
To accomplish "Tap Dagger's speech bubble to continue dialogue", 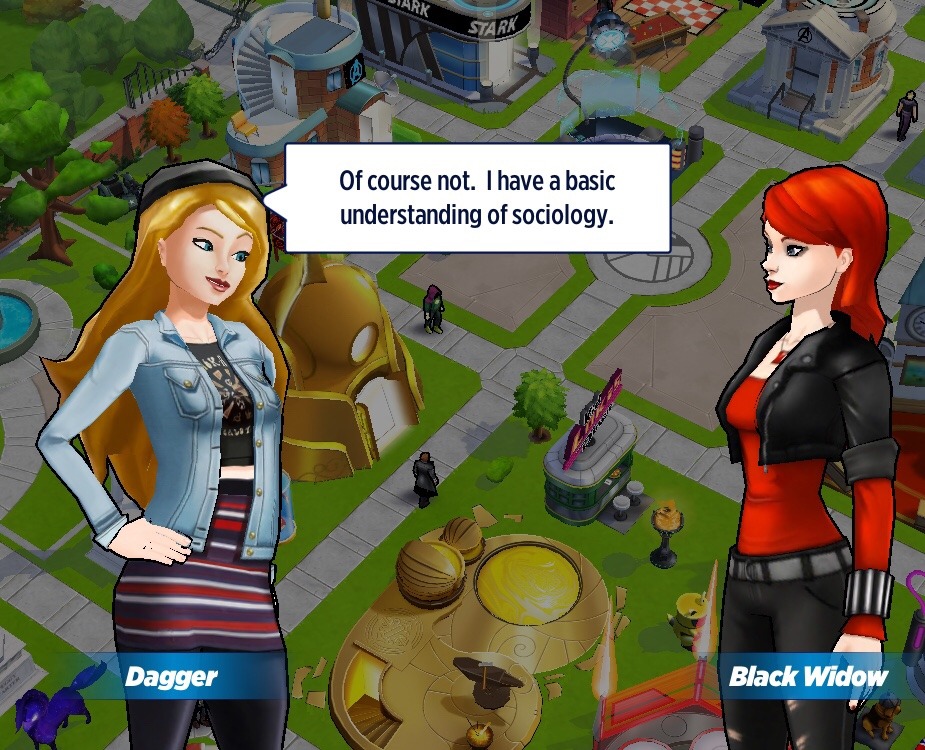I will pos(476,198).
